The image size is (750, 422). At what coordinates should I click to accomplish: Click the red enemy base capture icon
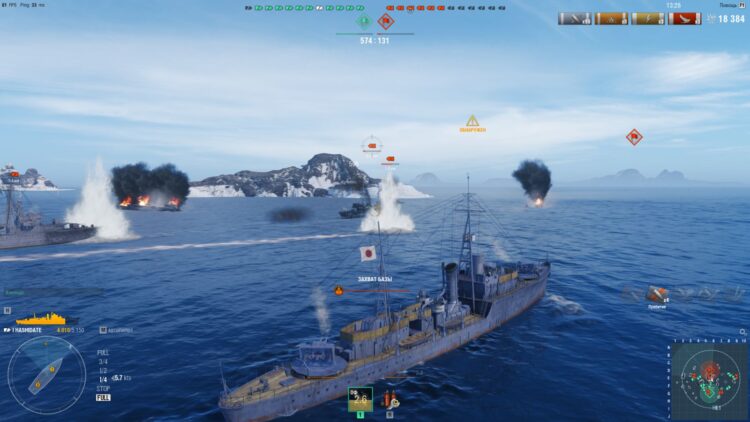point(386,20)
